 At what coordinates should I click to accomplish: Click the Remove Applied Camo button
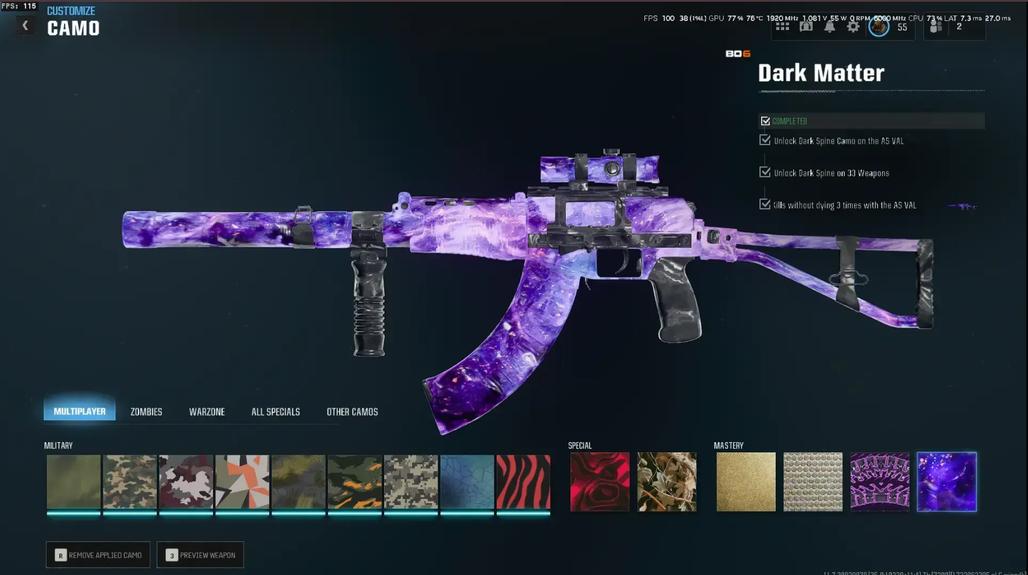pos(98,555)
